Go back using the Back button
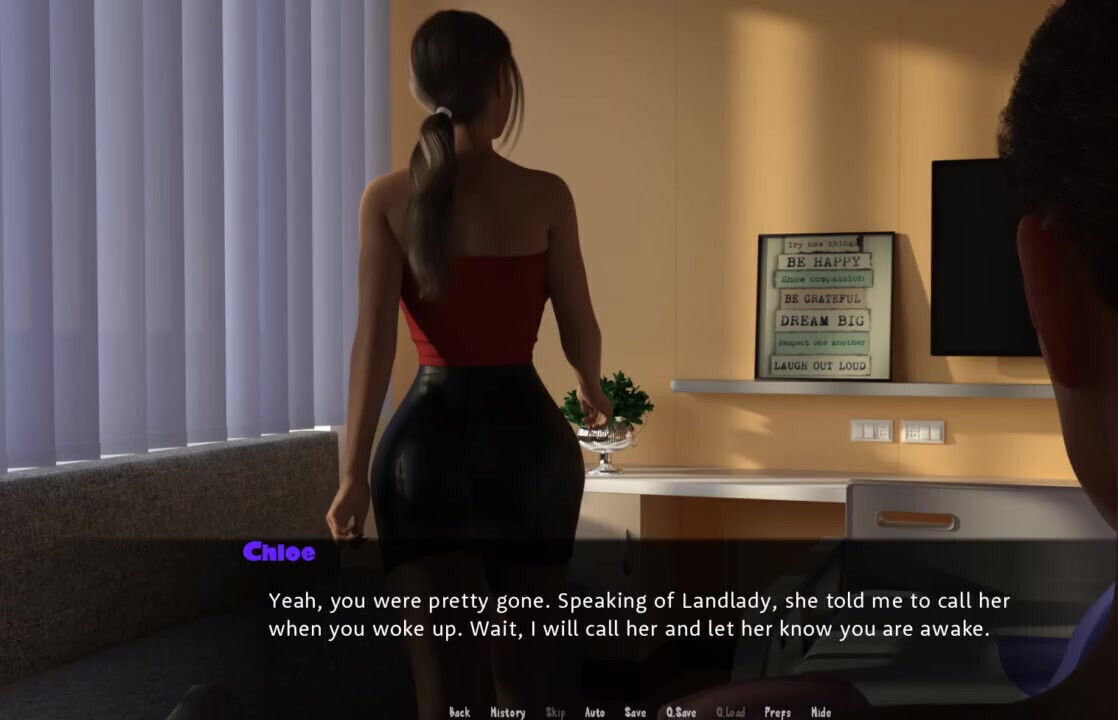The image size is (1118, 720). pyautogui.click(x=459, y=712)
